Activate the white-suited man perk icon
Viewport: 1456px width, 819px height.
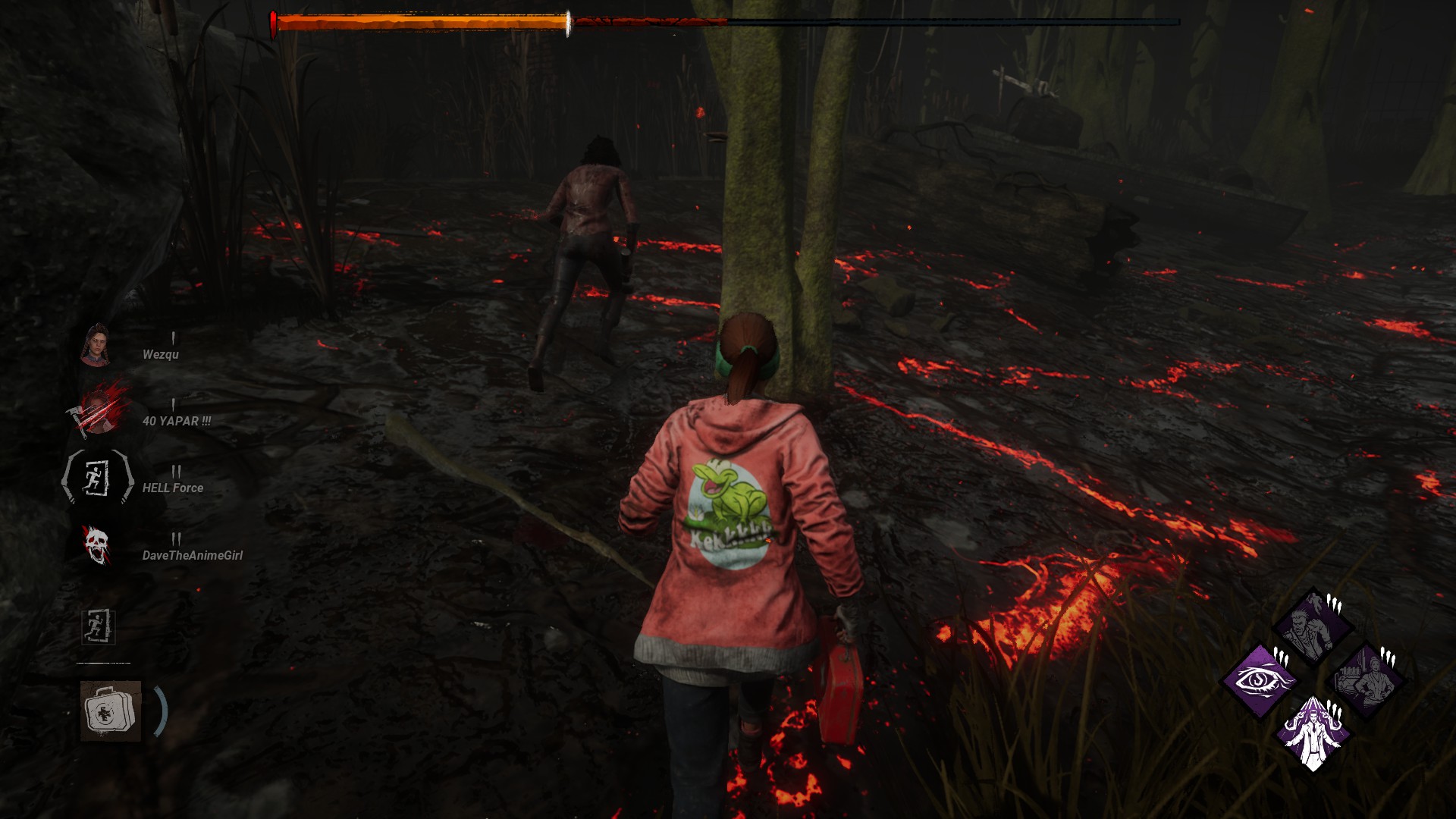tap(1313, 733)
